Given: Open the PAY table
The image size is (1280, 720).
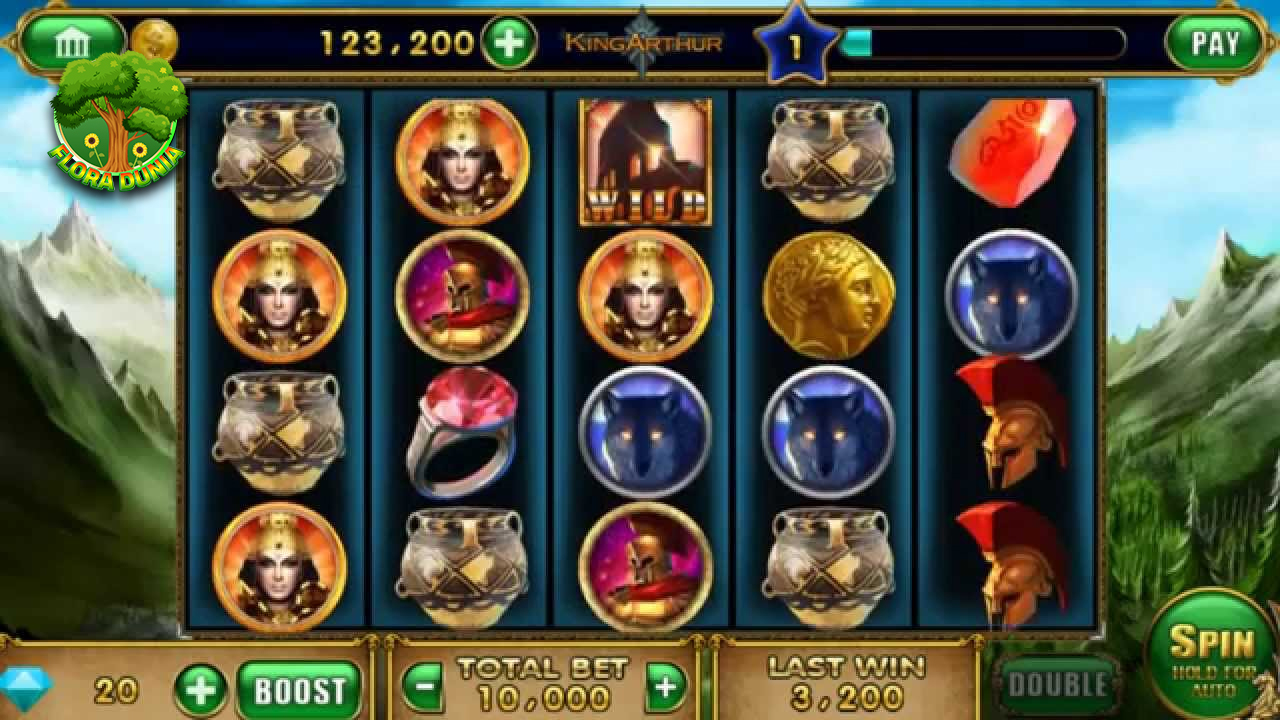Looking at the screenshot, I should click(x=1213, y=42).
